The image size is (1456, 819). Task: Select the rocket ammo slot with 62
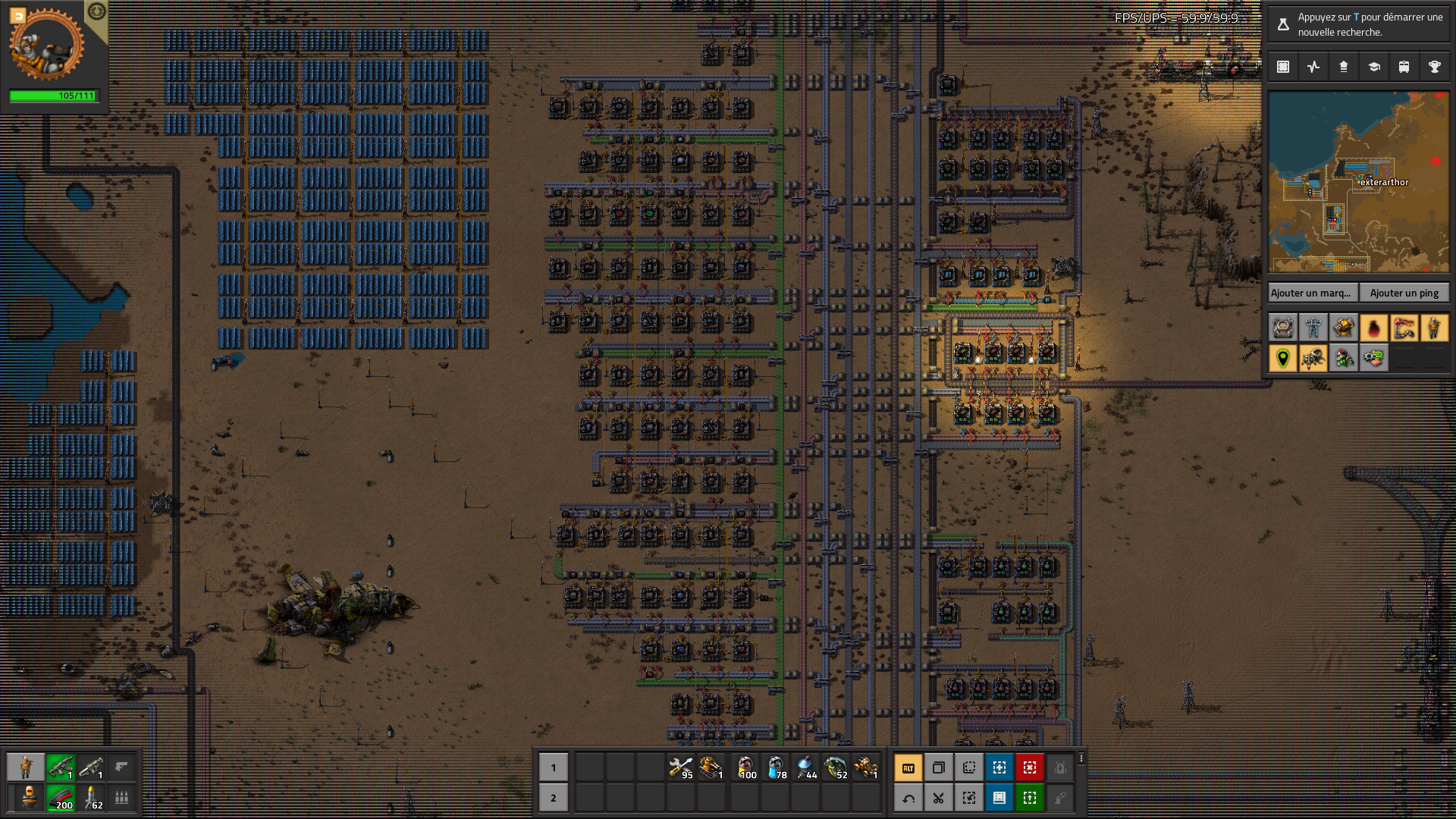pyautogui.click(x=91, y=798)
